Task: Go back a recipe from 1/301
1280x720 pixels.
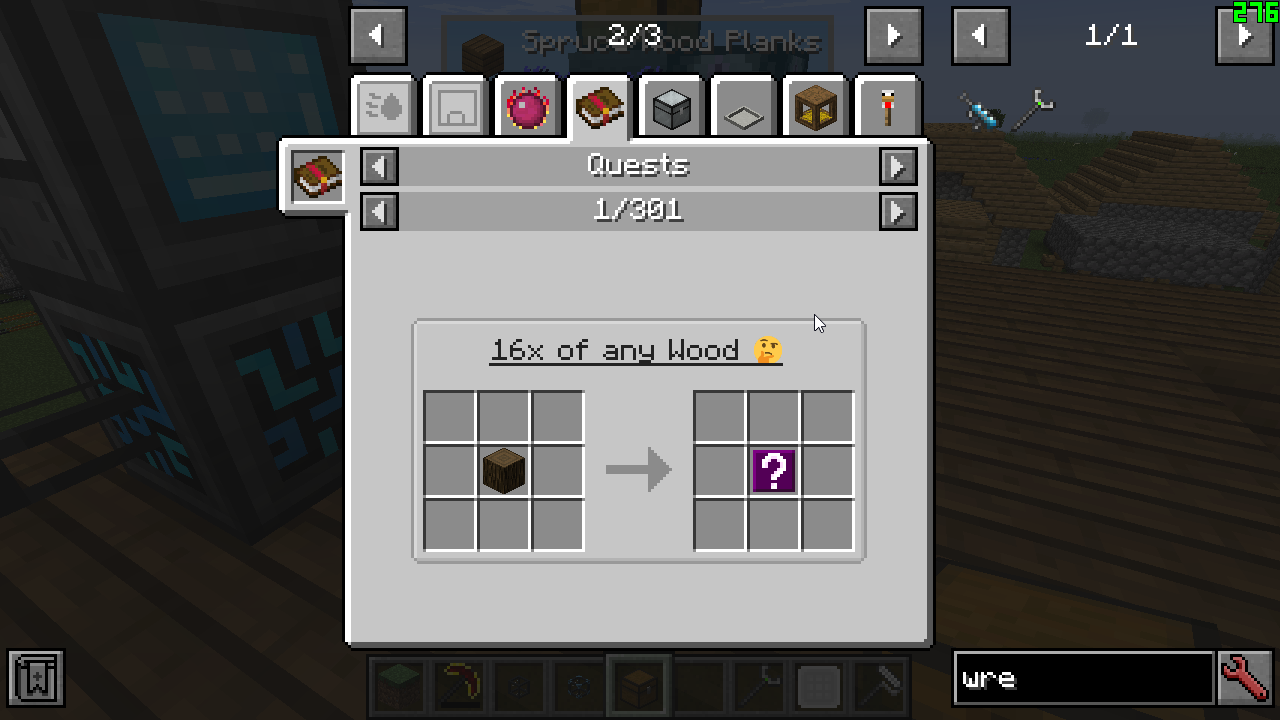Action: [x=379, y=211]
